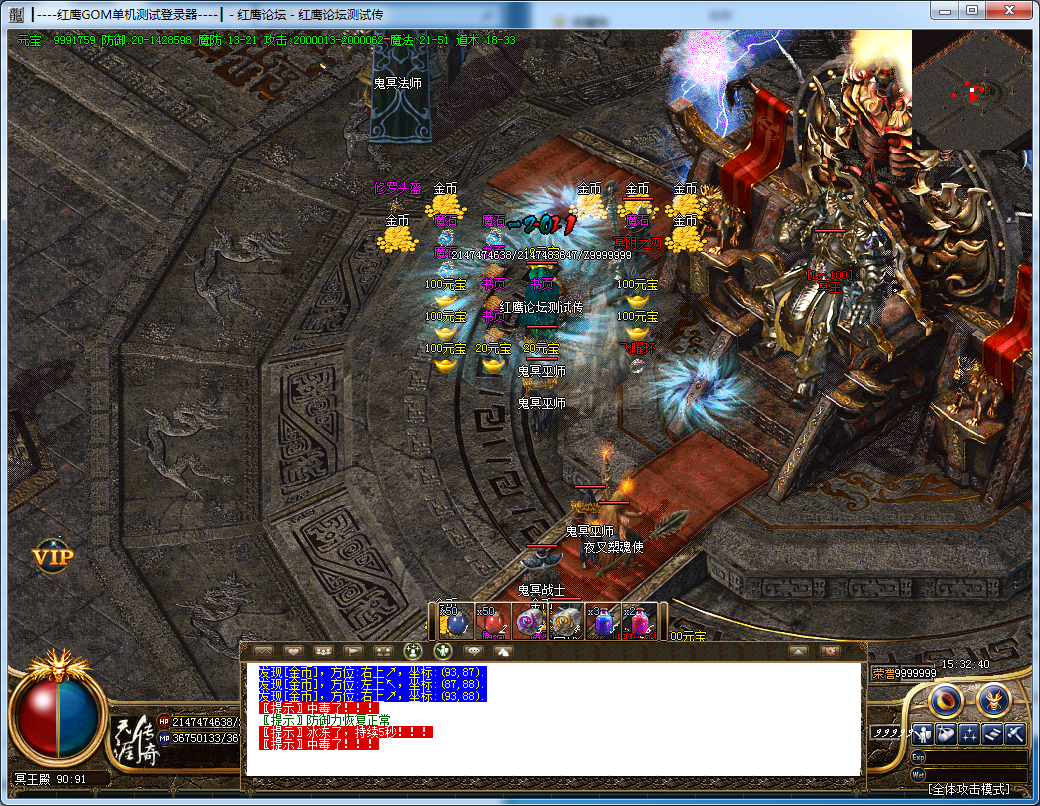Click the minimap in the corner

tap(970, 90)
